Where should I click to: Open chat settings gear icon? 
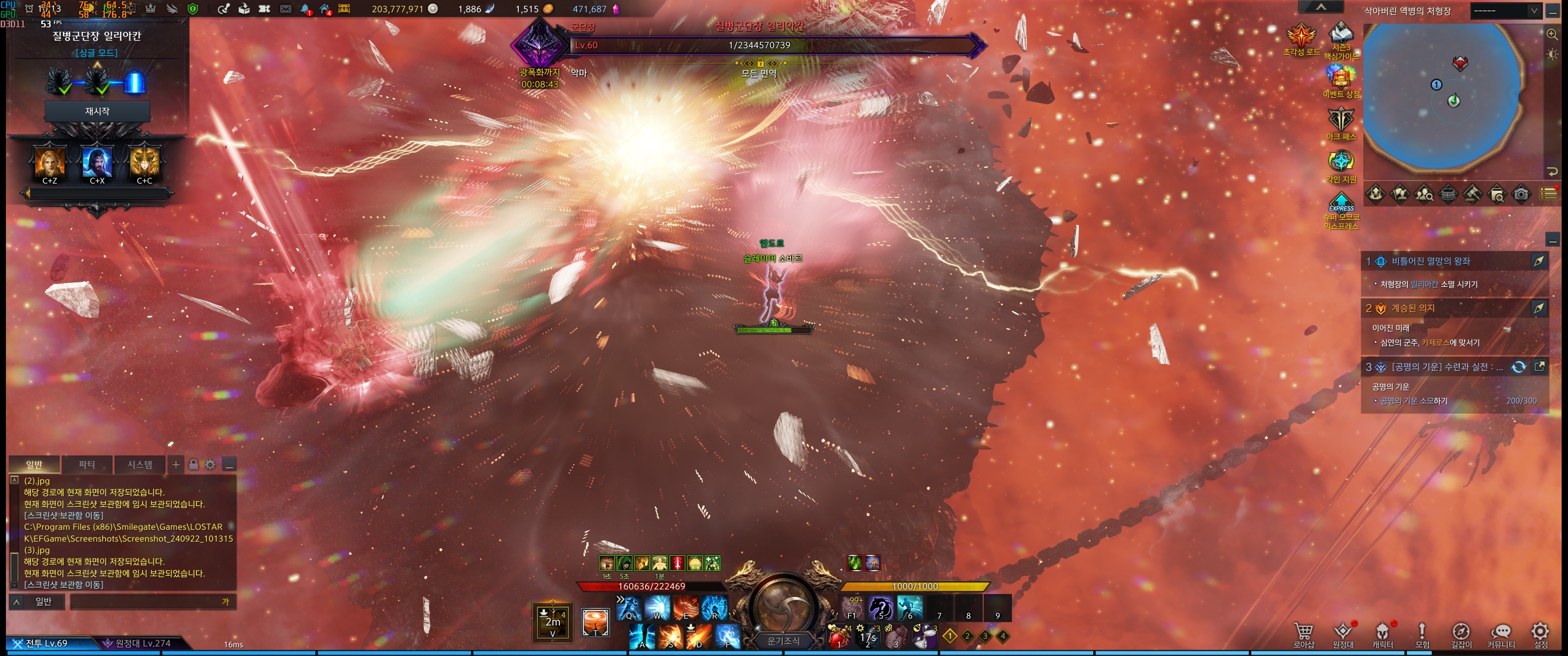click(210, 465)
